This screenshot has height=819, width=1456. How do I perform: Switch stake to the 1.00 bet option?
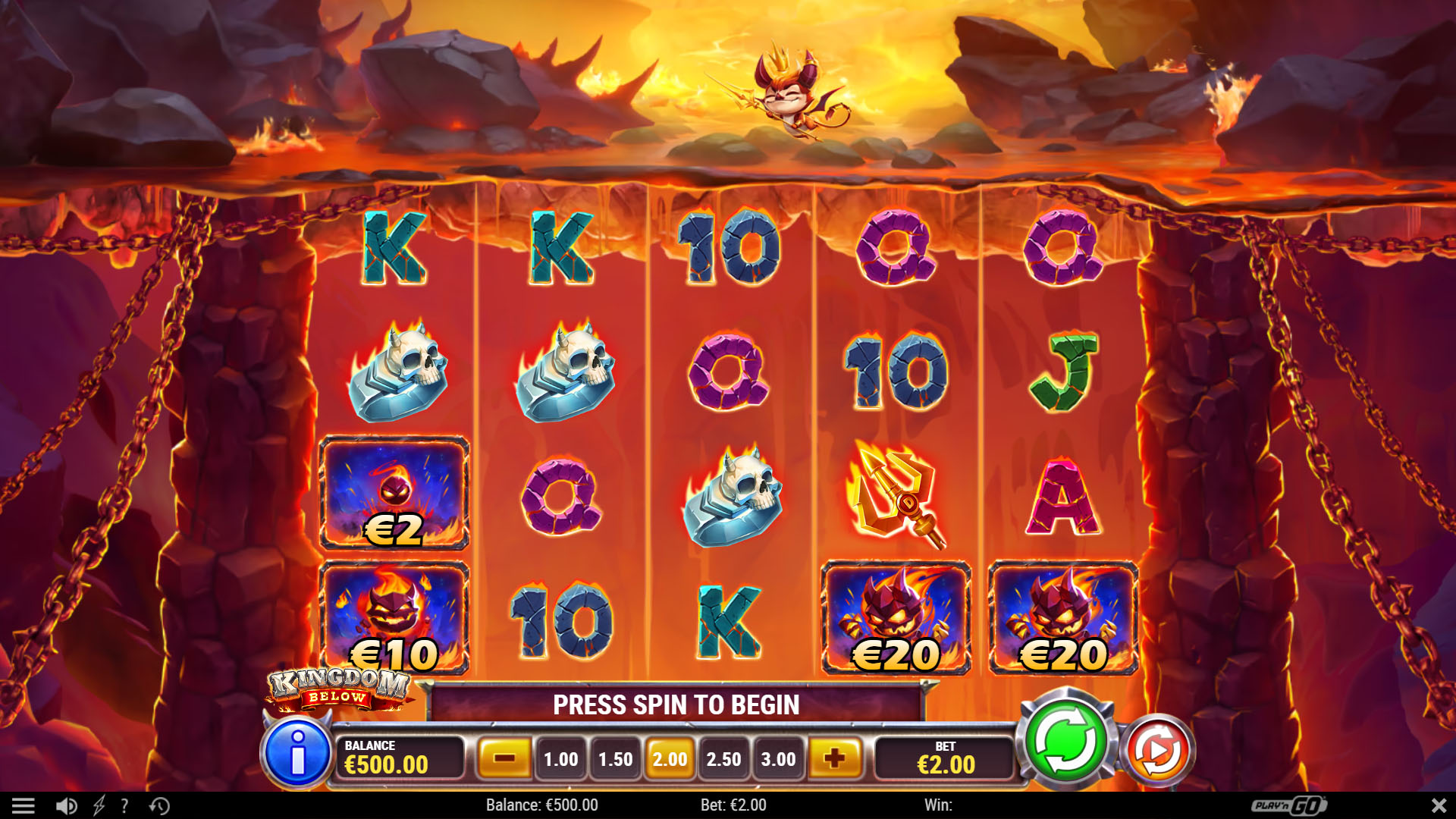point(560,759)
